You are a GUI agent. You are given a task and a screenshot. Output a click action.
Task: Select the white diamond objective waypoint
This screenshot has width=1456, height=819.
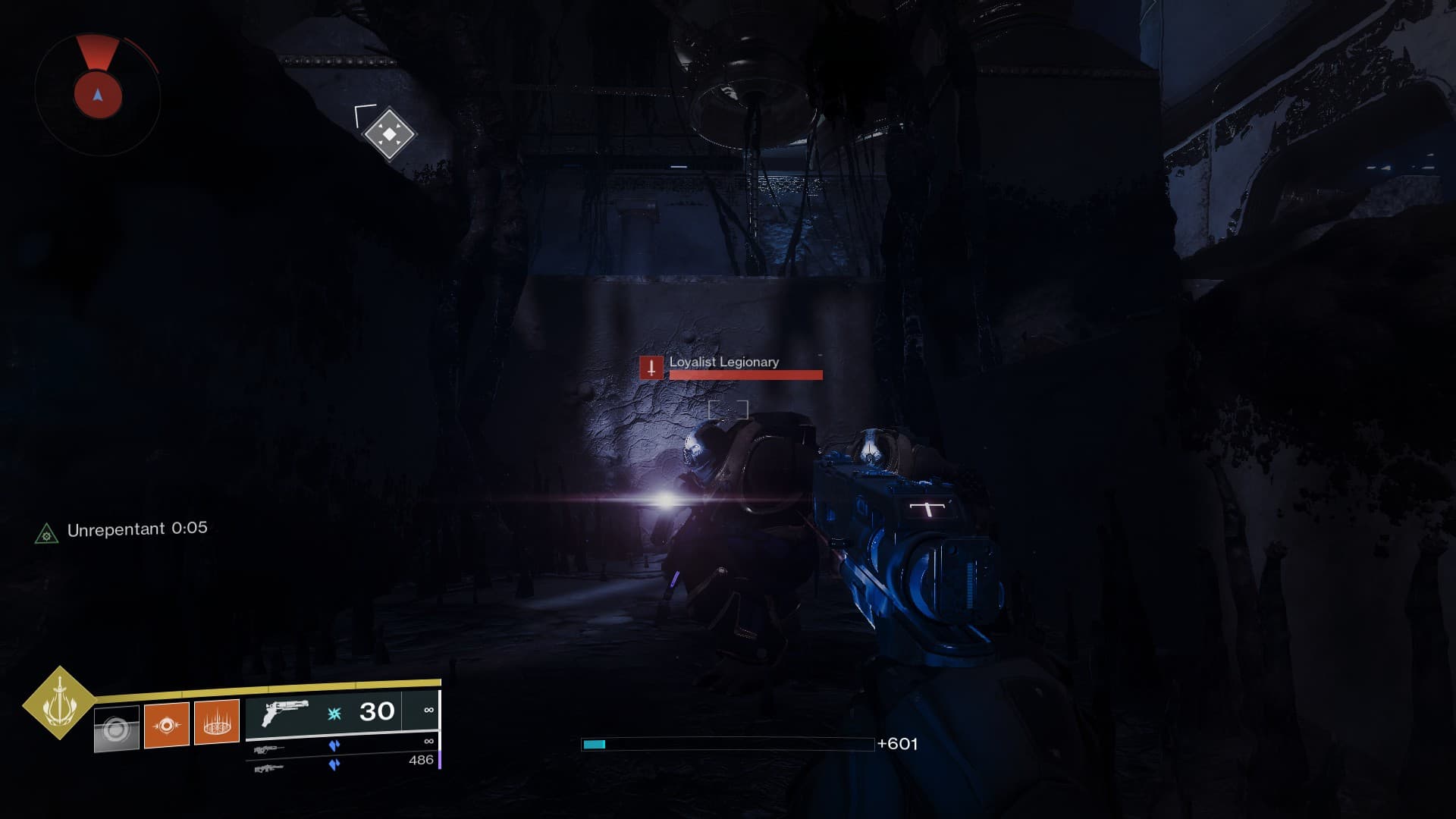click(389, 134)
